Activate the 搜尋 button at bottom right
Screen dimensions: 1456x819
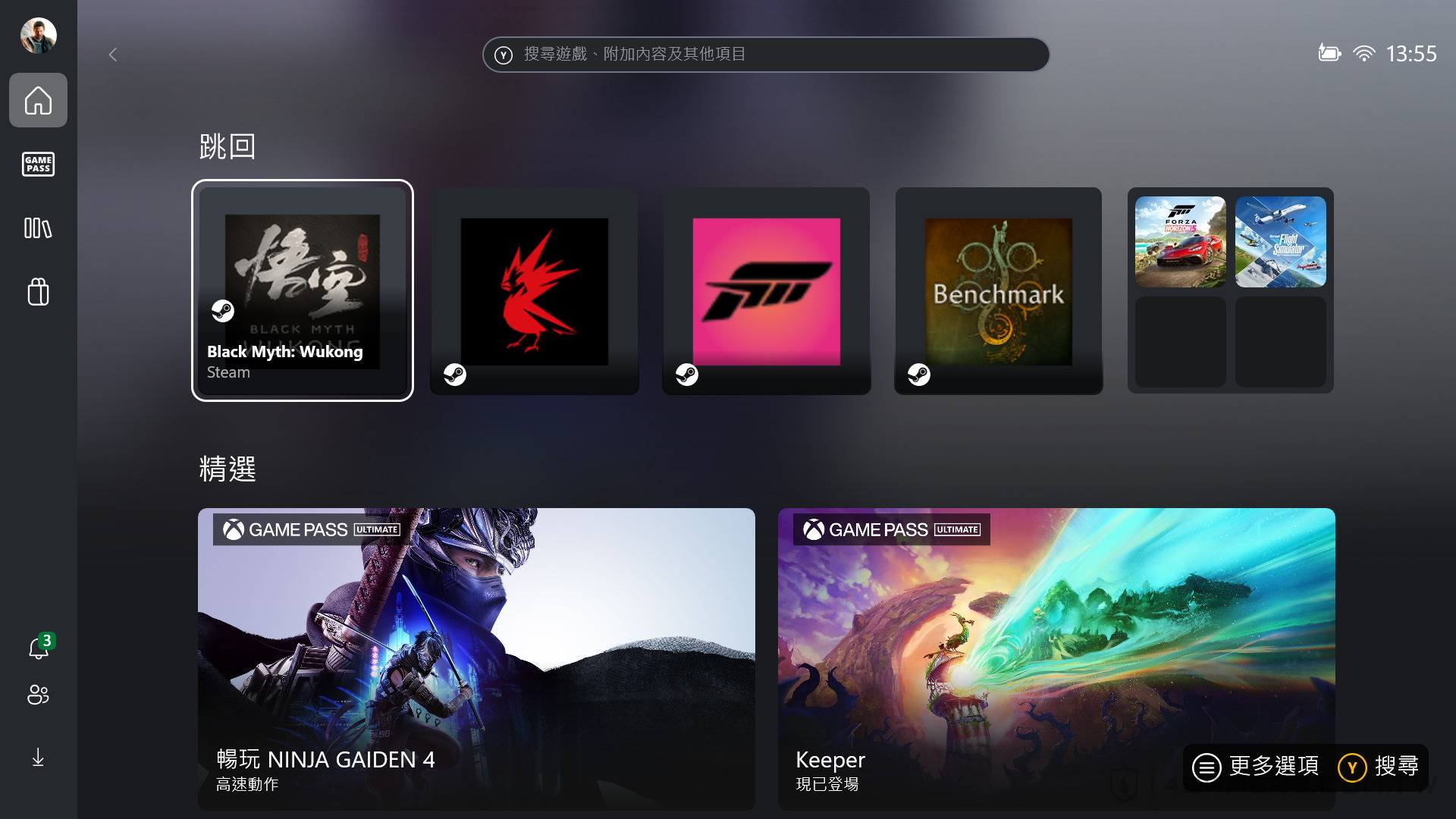[1382, 767]
